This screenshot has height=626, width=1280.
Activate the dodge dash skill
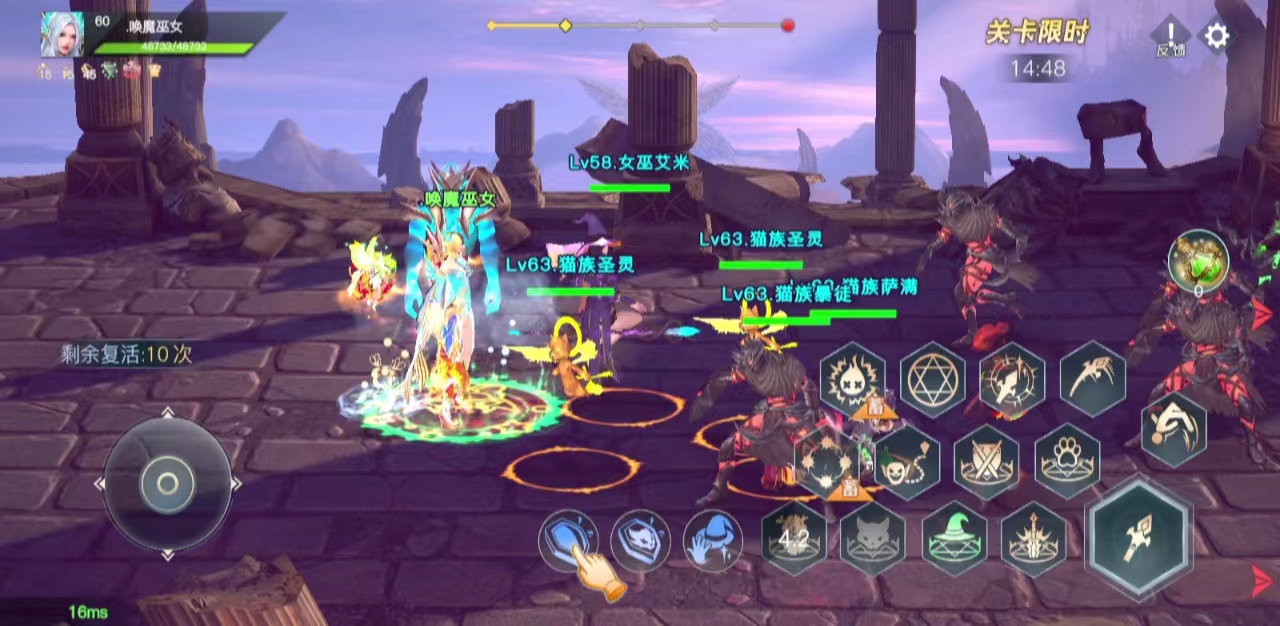point(1173,428)
